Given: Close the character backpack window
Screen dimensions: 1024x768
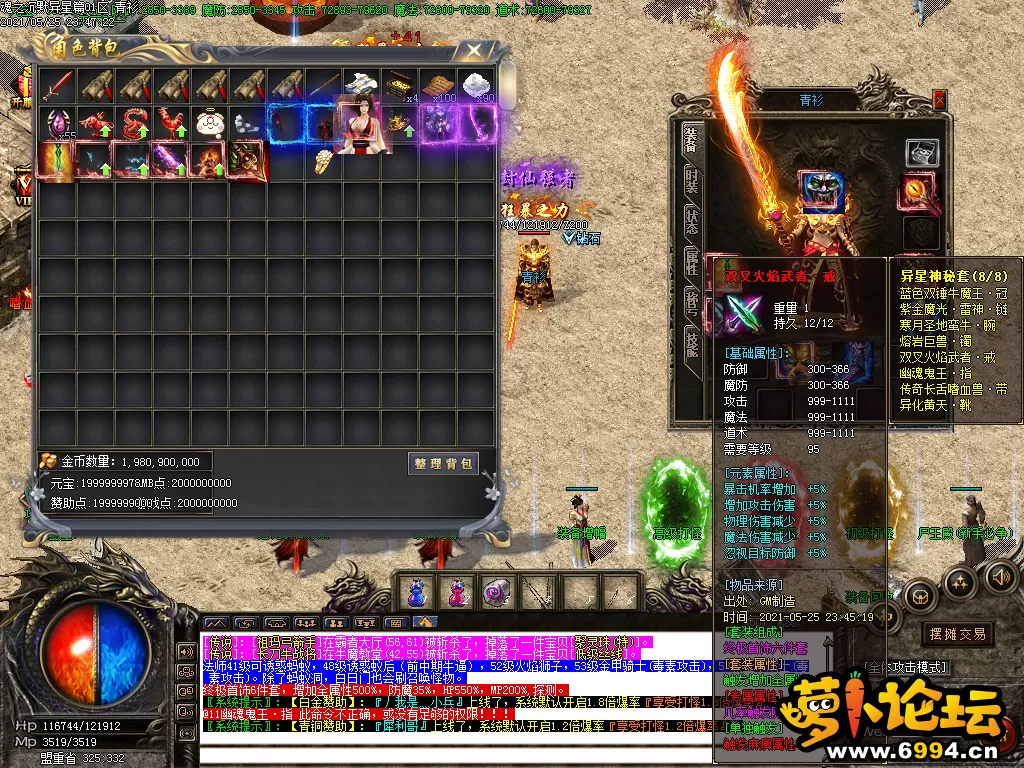Looking at the screenshot, I should (476, 50).
